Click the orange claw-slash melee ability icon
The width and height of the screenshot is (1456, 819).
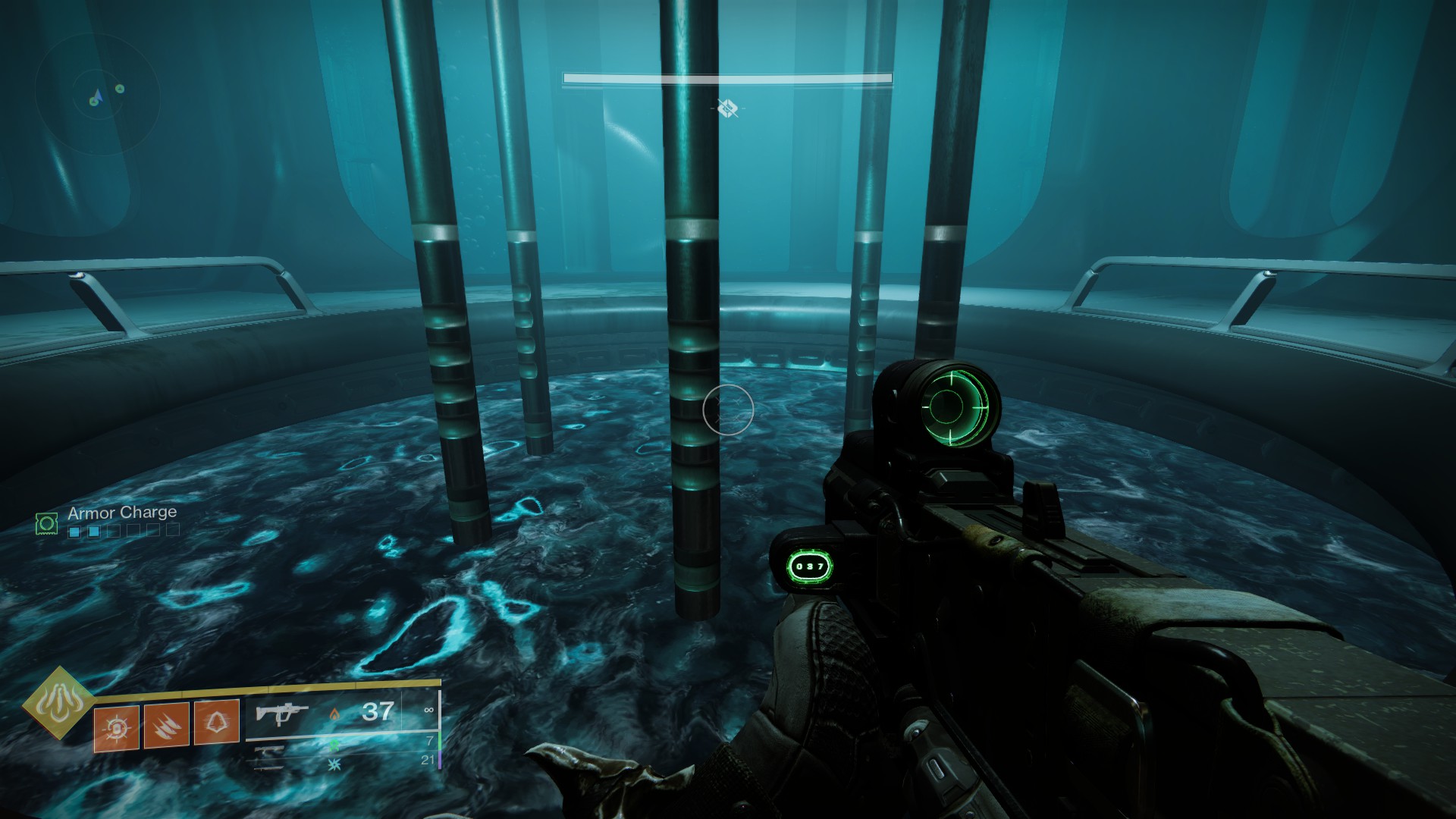[x=167, y=726]
